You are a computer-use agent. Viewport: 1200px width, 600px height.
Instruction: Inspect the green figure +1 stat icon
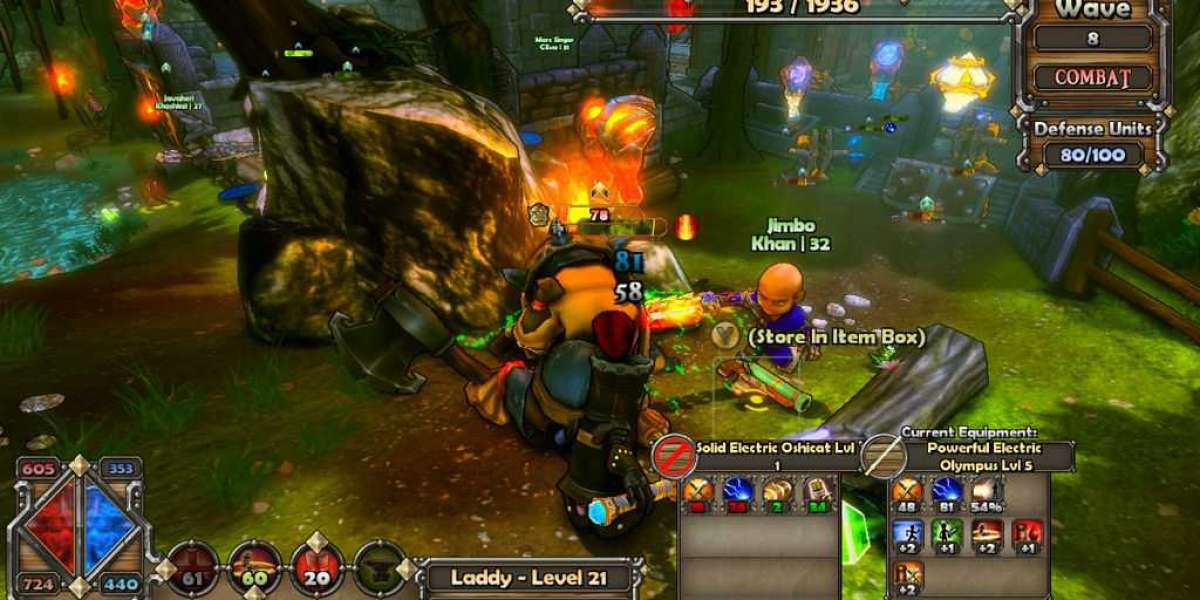[x=947, y=532]
